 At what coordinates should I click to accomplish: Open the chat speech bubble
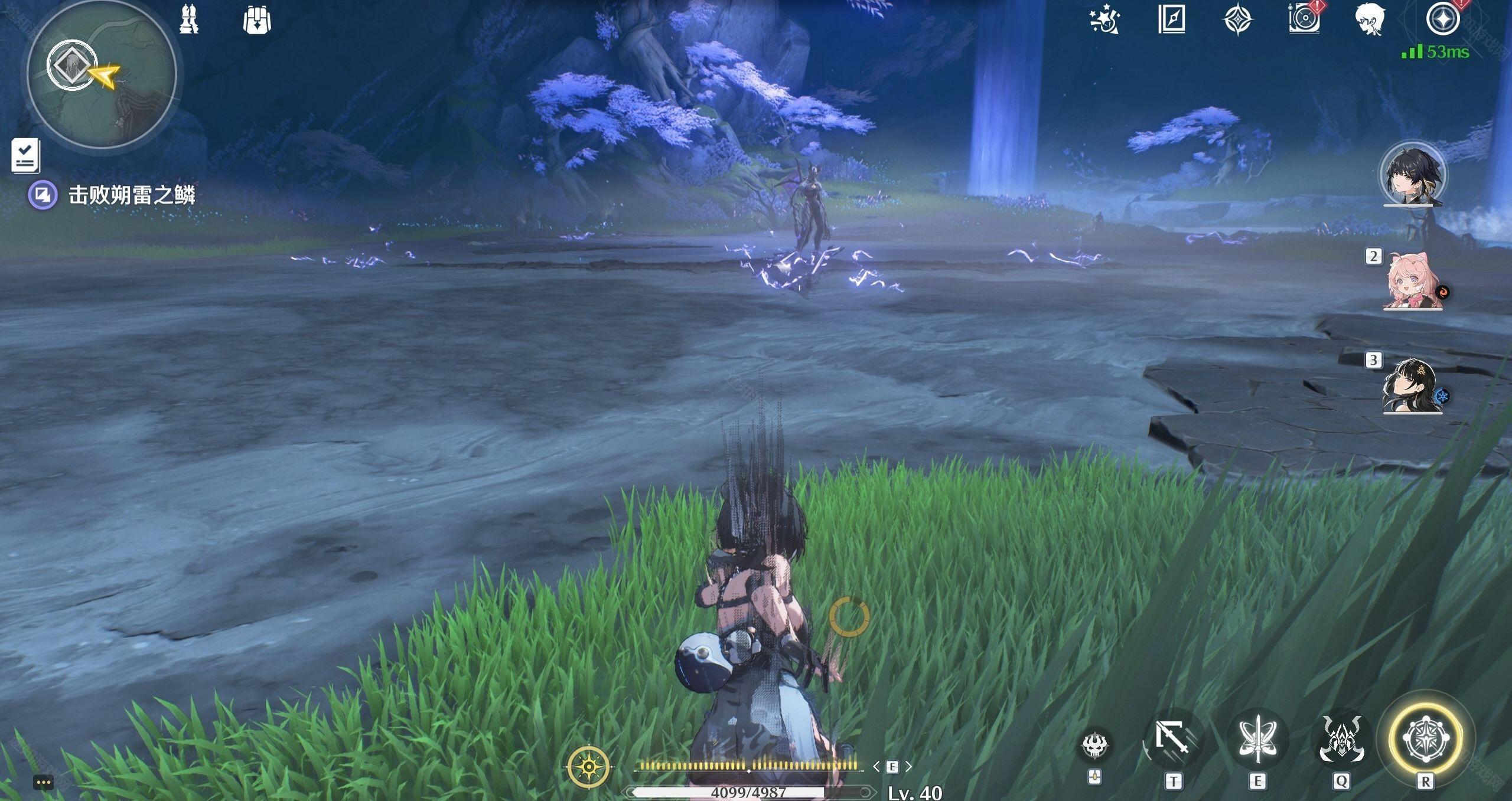[x=44, y=783]
